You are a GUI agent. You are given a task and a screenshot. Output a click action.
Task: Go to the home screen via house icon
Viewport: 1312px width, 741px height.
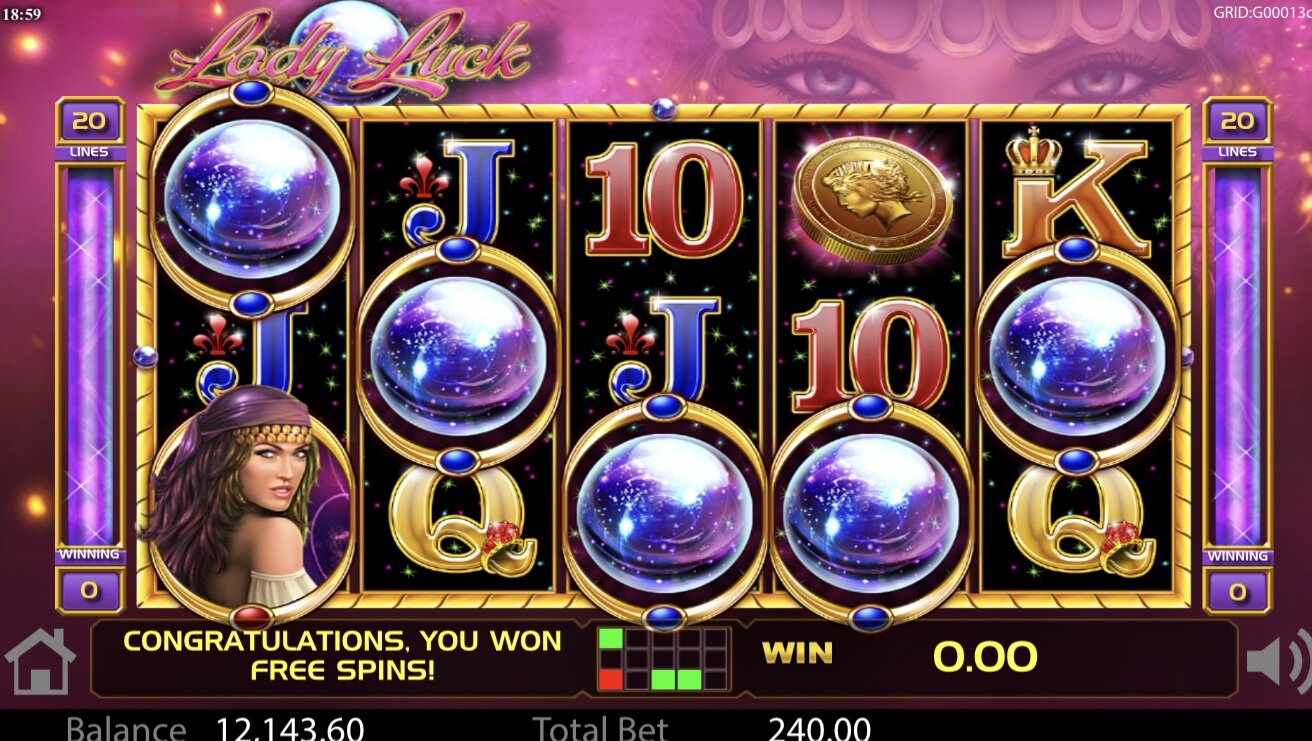[x=40, y=661]
